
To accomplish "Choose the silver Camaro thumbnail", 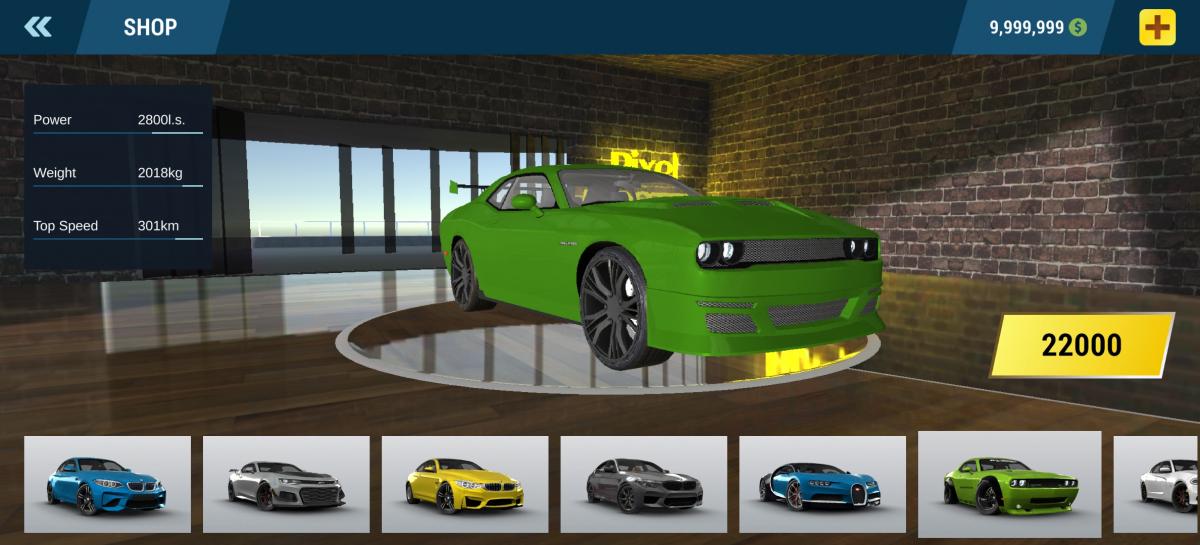I will 286,484.
